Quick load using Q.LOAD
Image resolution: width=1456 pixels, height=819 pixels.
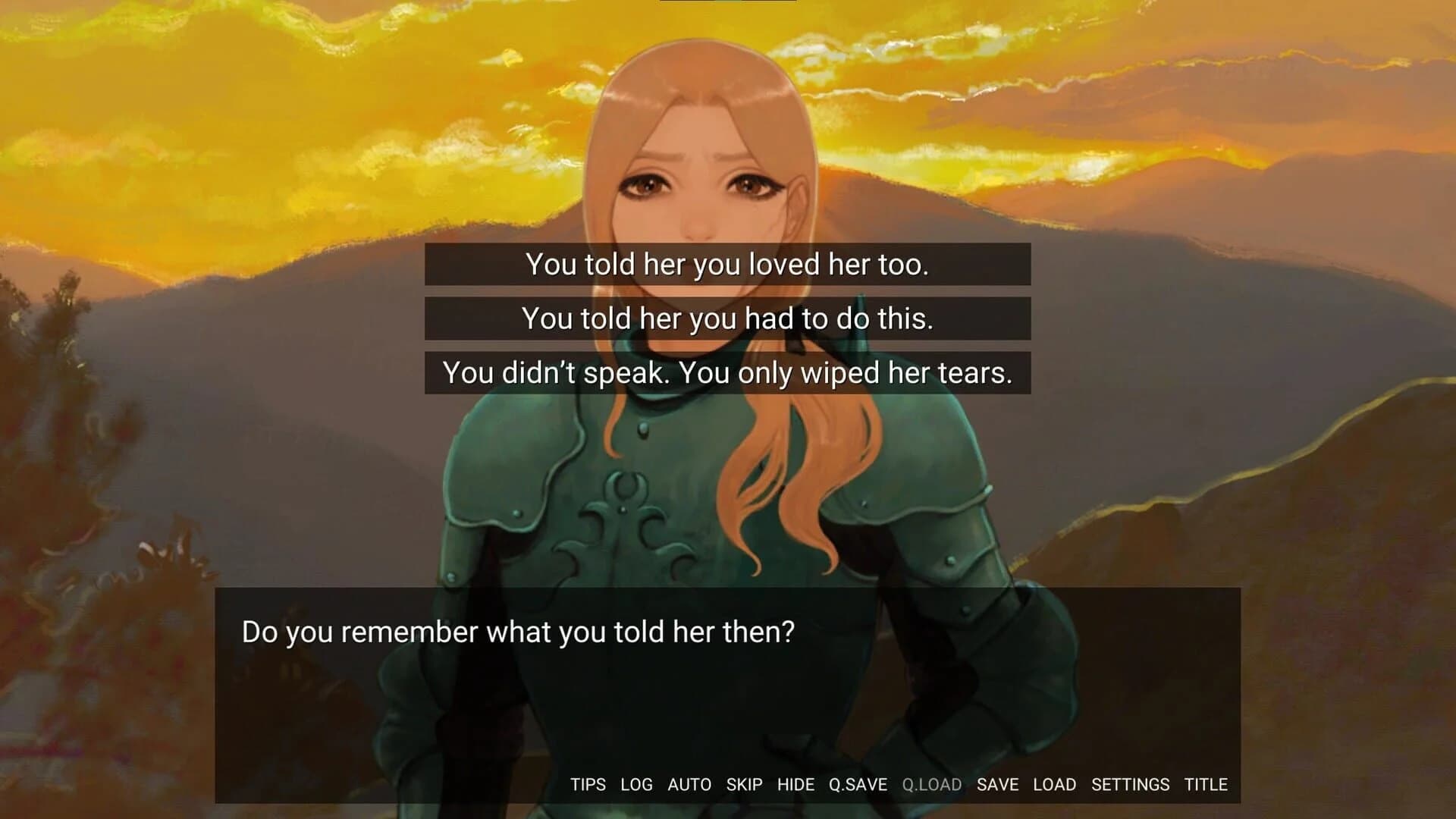(x=932, y=785)
